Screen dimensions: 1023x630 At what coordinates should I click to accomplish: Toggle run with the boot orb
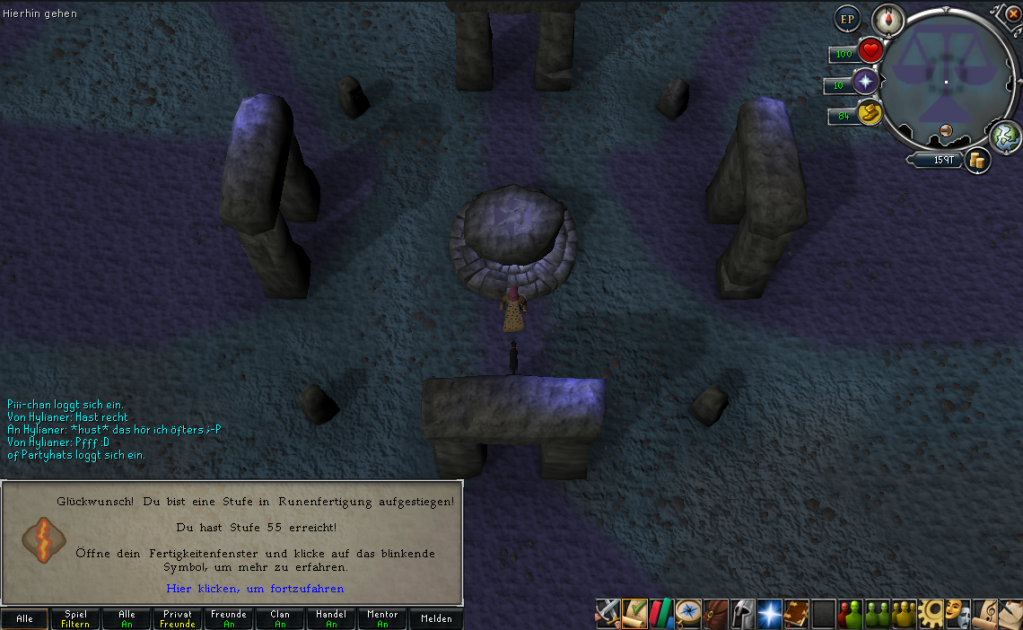[870, 114]
